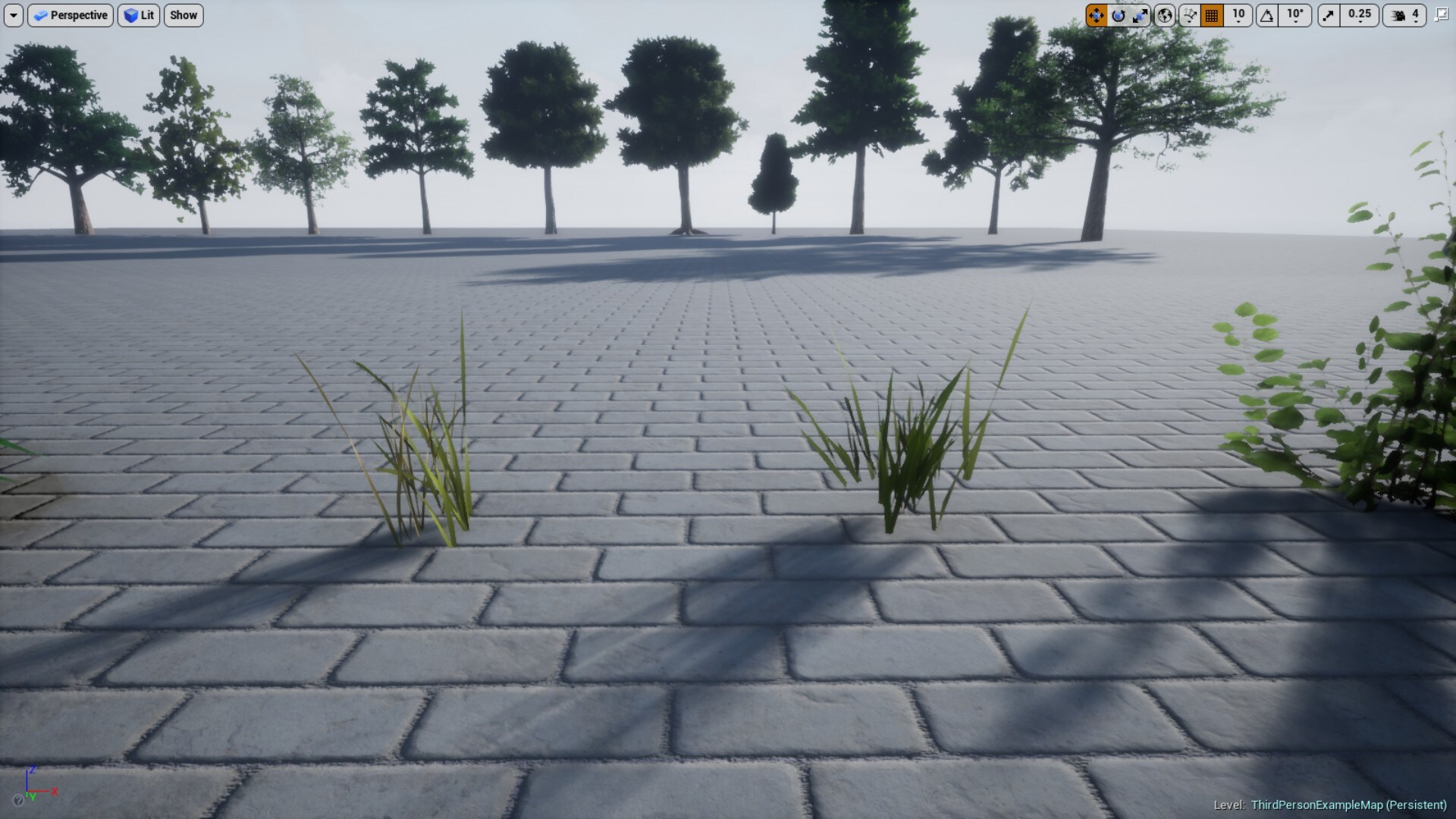Toggle world/local coordinate system globe icon
Image resolution: width=1456 pixels, height=819 pixels.
coord(1164,16)
